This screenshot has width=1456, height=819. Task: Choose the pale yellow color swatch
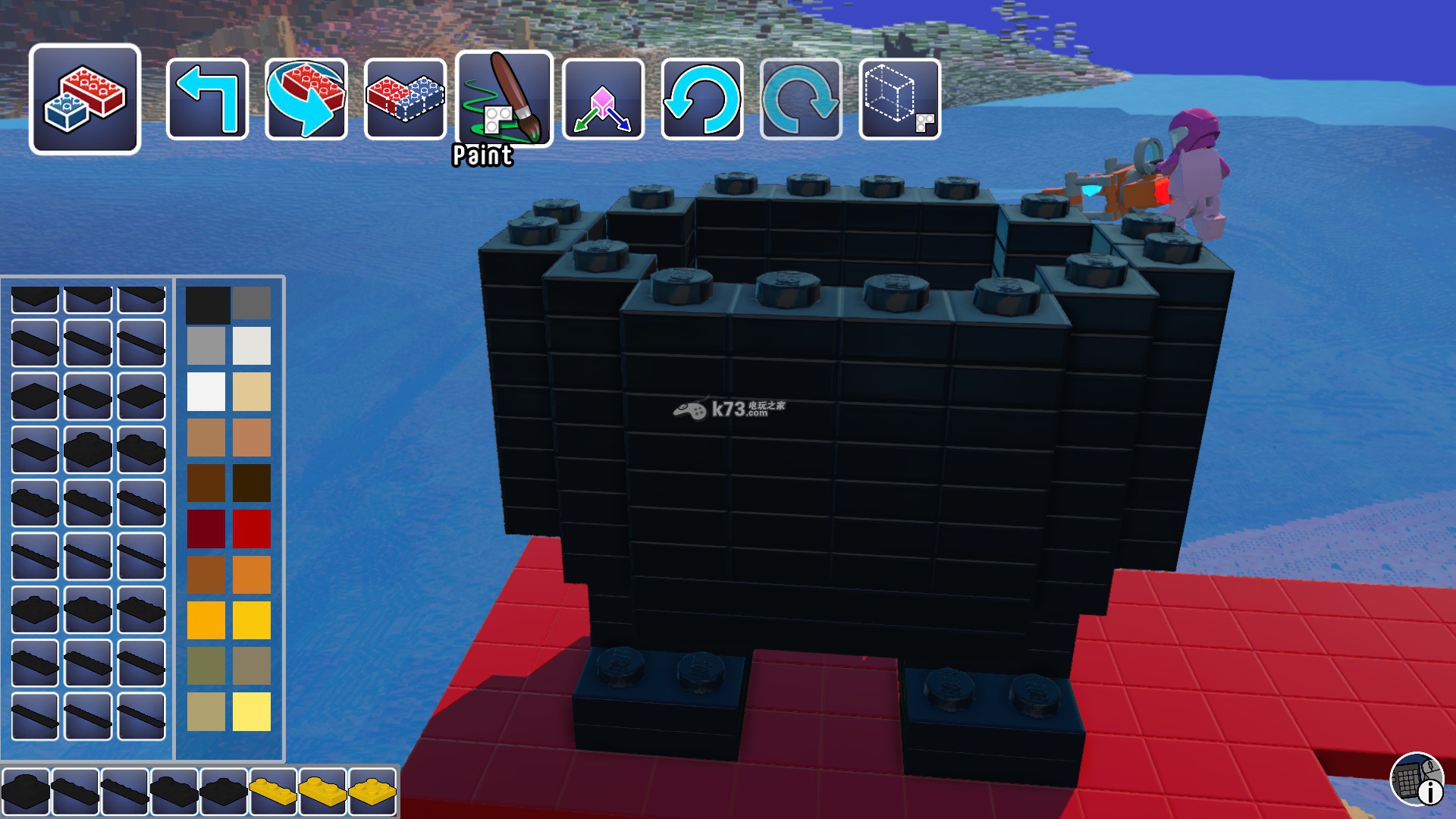click(x=252, y=711)
